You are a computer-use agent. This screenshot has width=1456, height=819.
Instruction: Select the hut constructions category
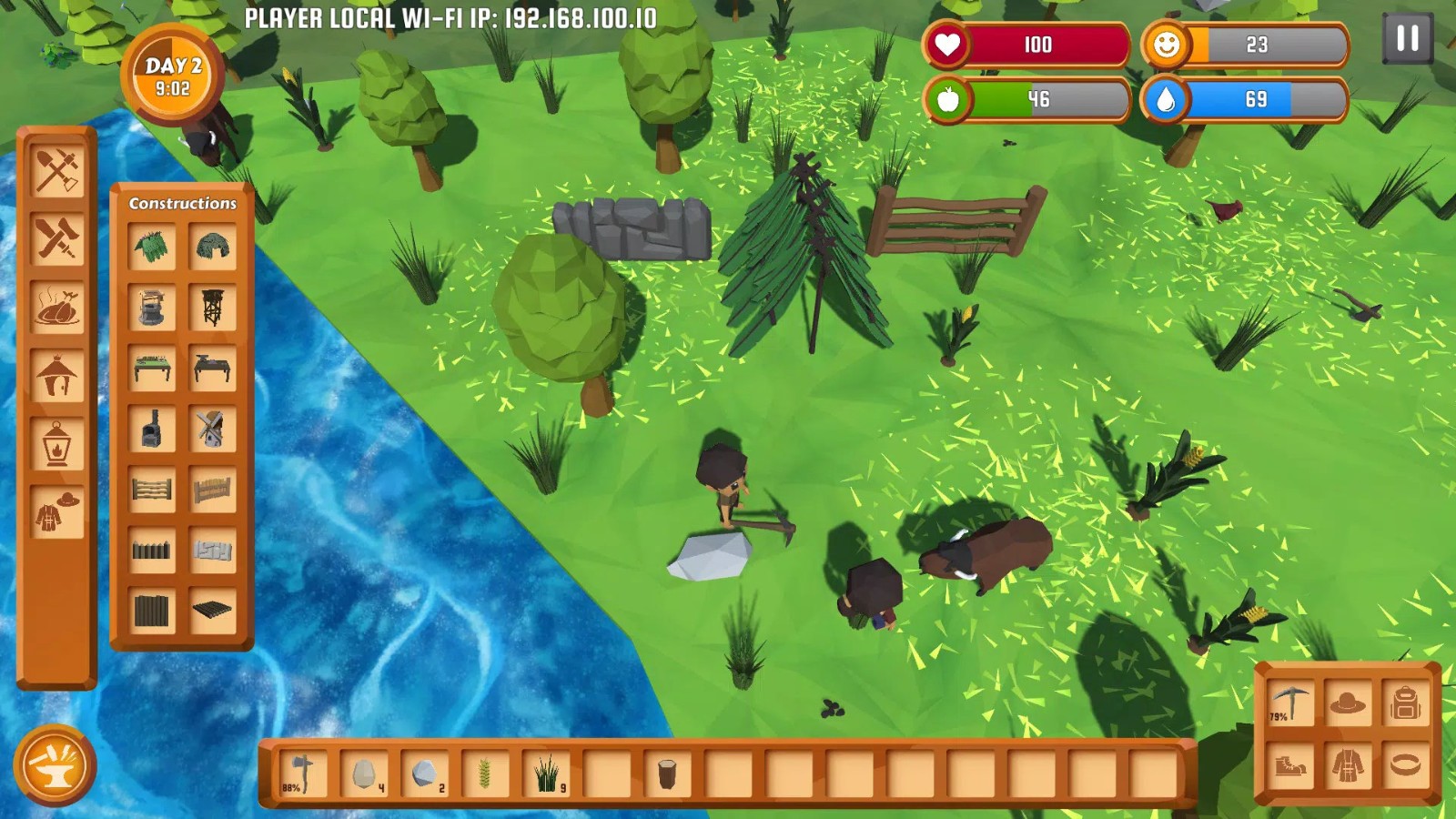click(56, 375)
